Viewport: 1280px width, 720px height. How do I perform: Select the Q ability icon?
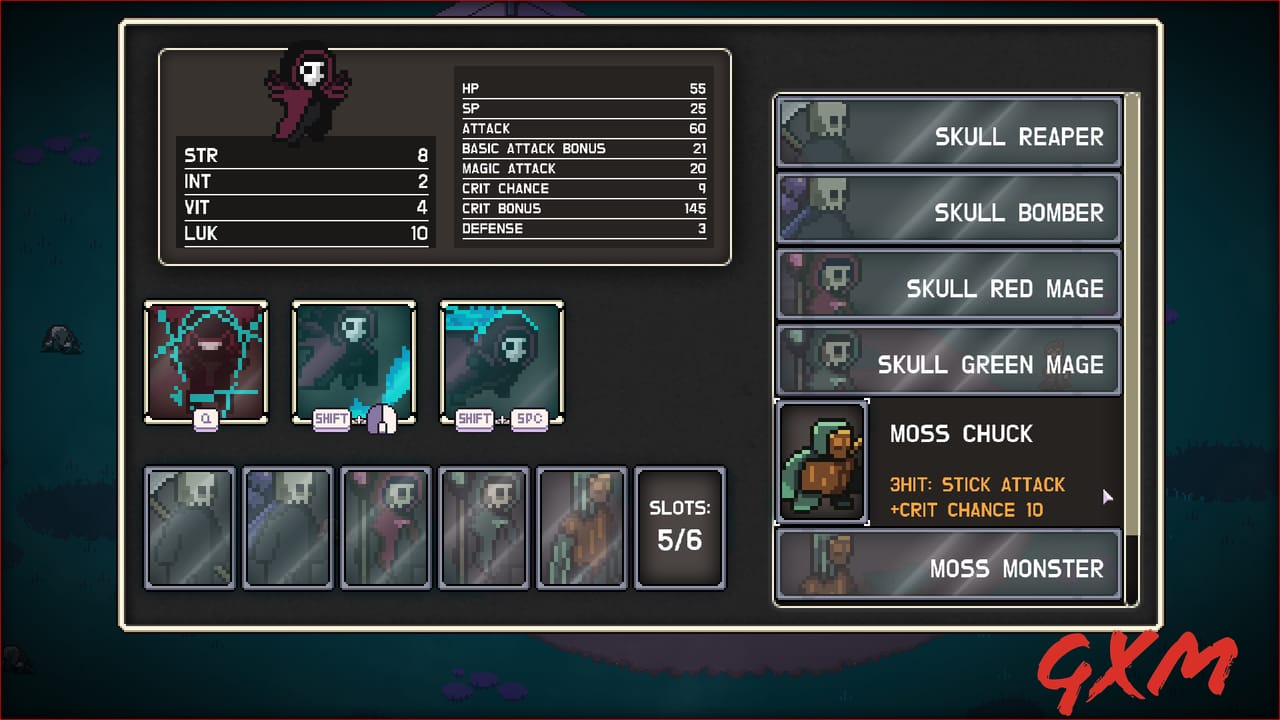(206, 362)
